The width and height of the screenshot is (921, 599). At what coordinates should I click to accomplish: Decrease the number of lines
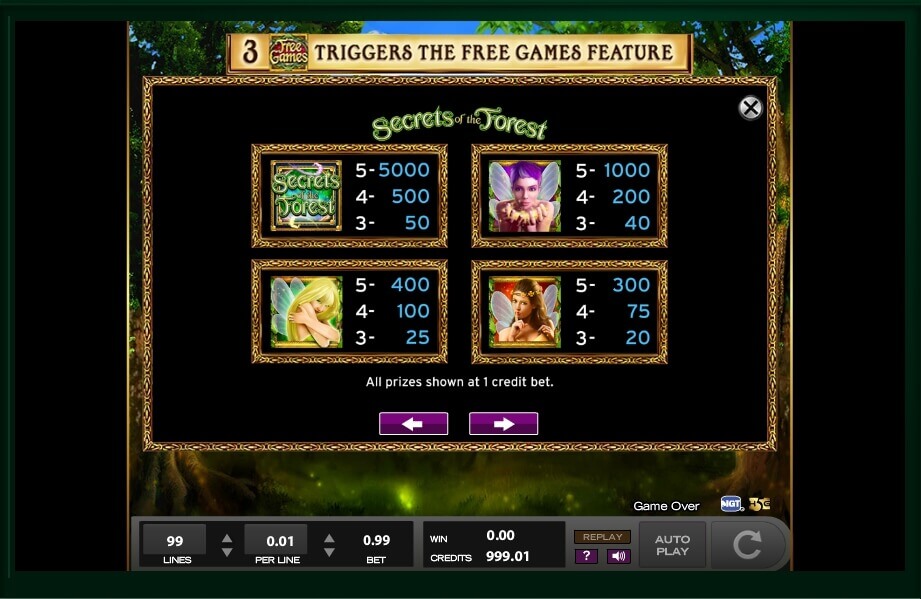point(227,552)
